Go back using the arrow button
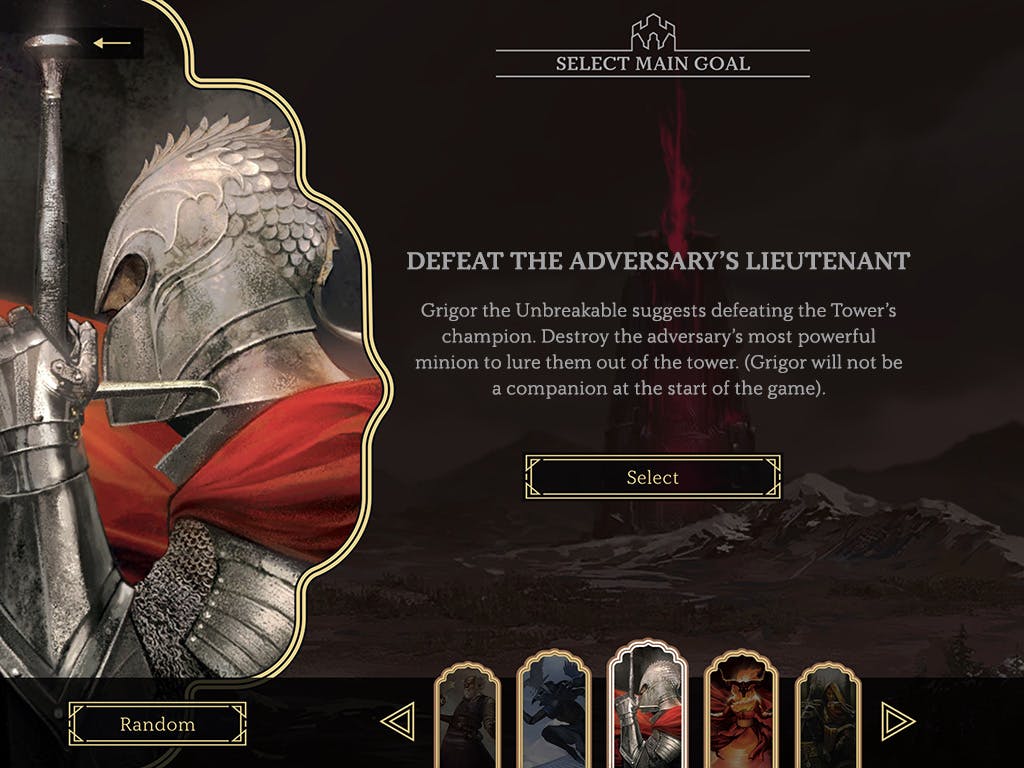The image size is (1024, 768). [113, 43]
